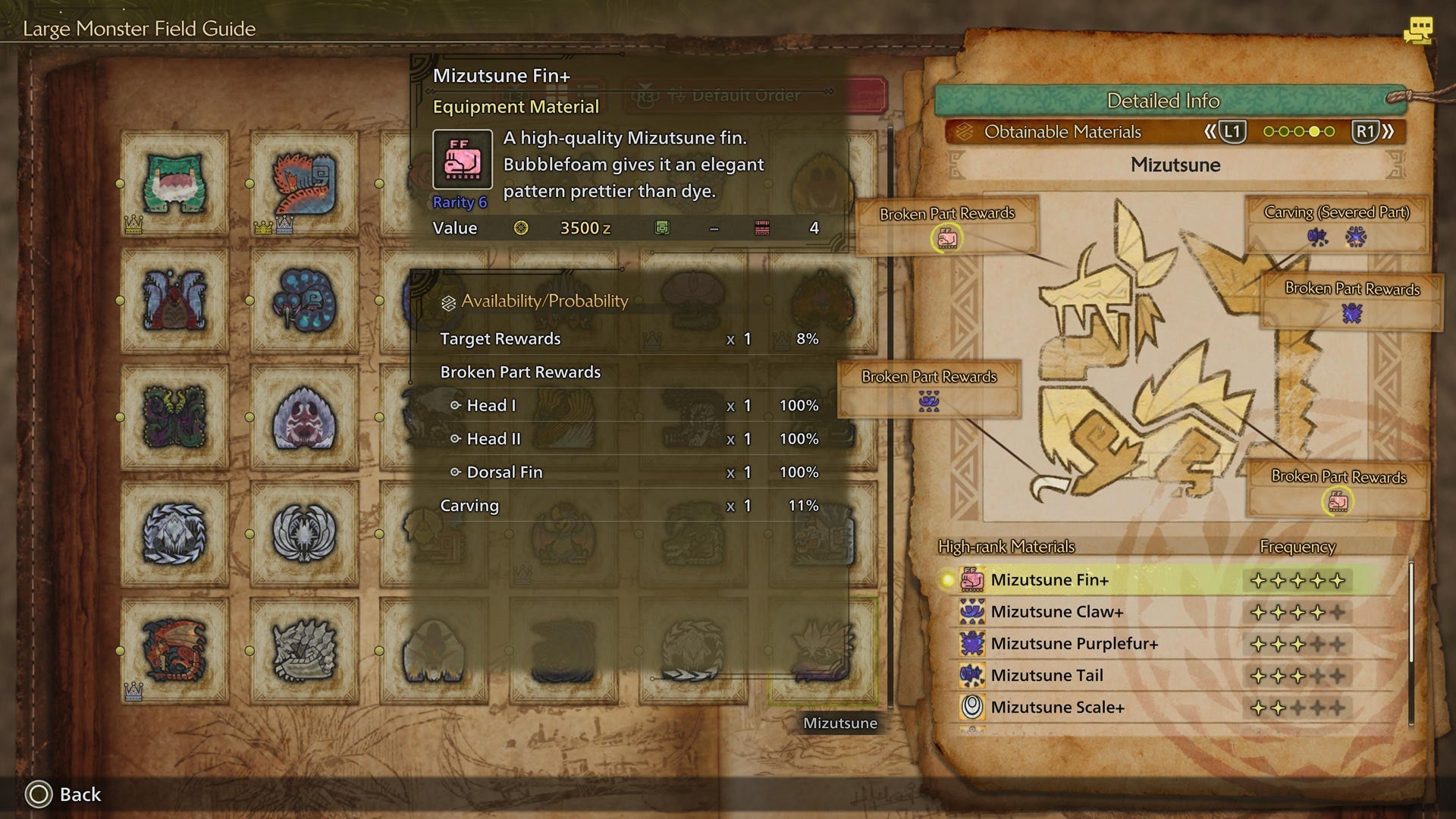This screenshot has height=819, width=1456.
Task: Select the Mizutsune Purplefur+ icon
Action: pyautogui.click(x=973, y=643)
